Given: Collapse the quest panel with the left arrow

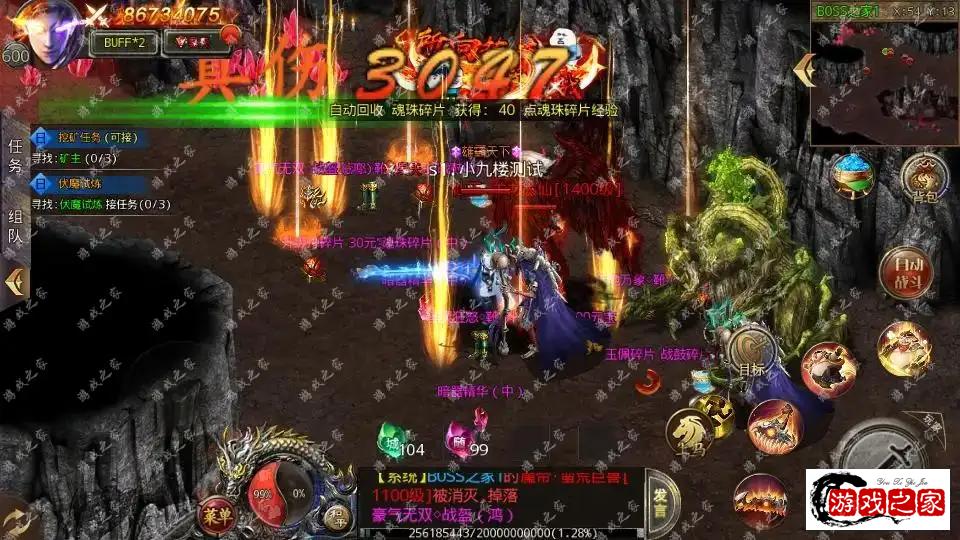Looking at the screenshot, I should (x=14, y=281).
